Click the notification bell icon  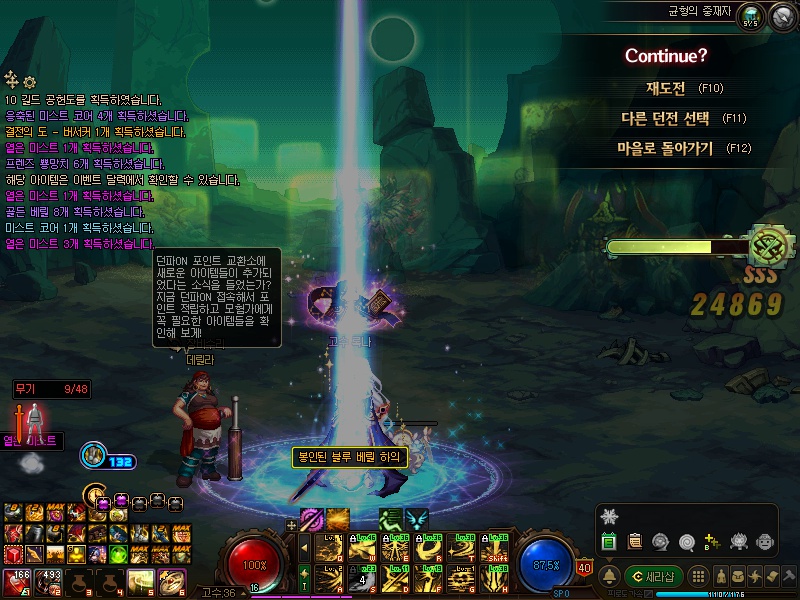tap(609, 577)
